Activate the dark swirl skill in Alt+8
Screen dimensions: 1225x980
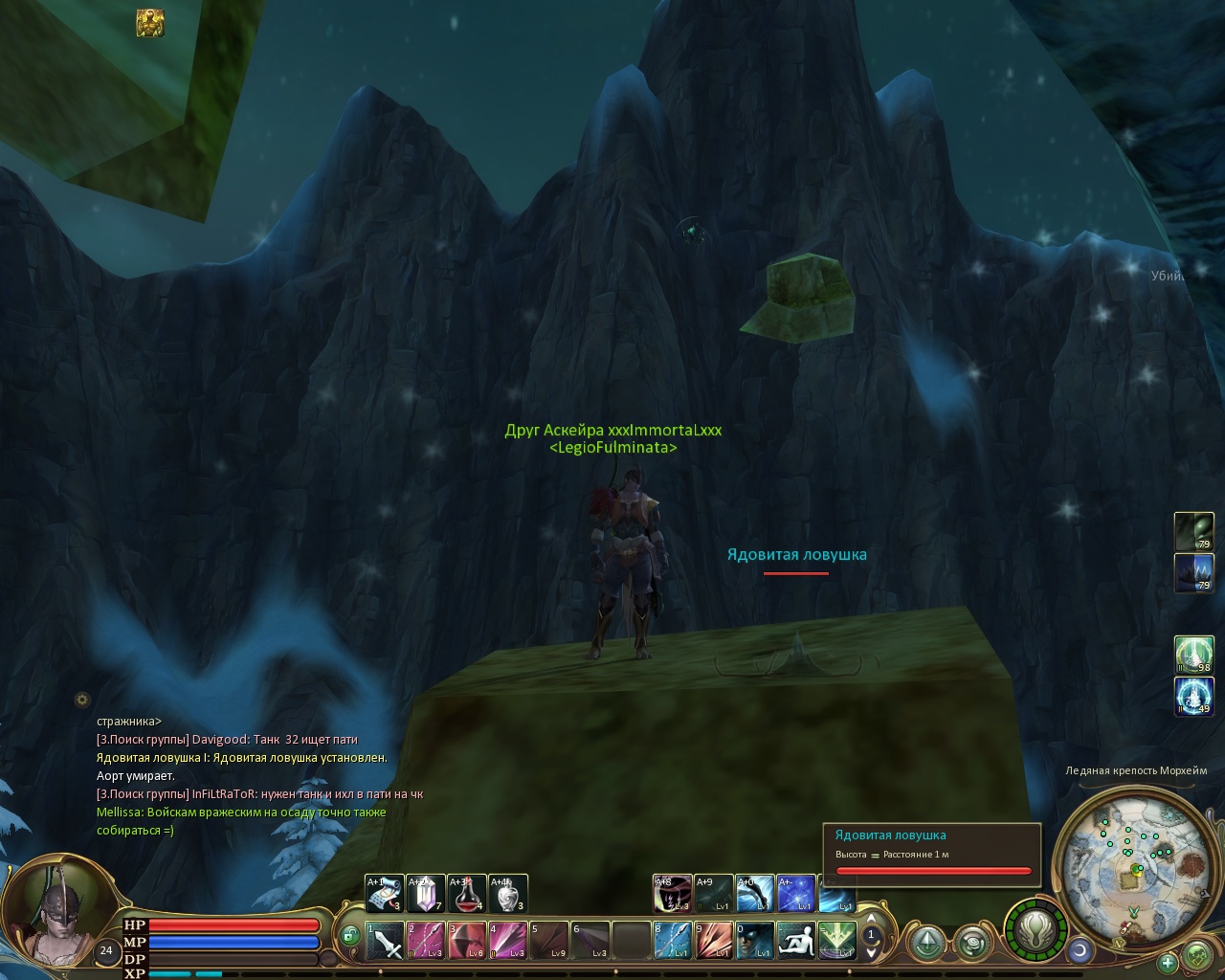click(x=672, y=894)
